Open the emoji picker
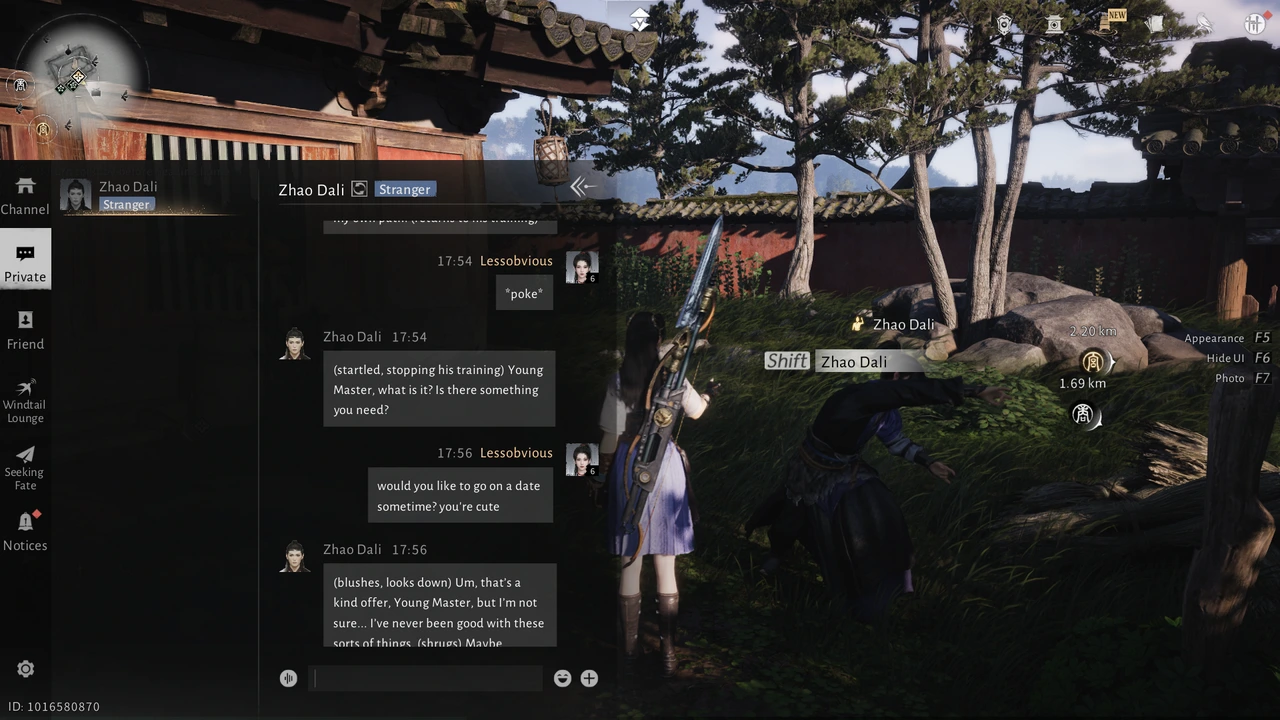Viewport: 1280px width, 720px height. (562, 678)
